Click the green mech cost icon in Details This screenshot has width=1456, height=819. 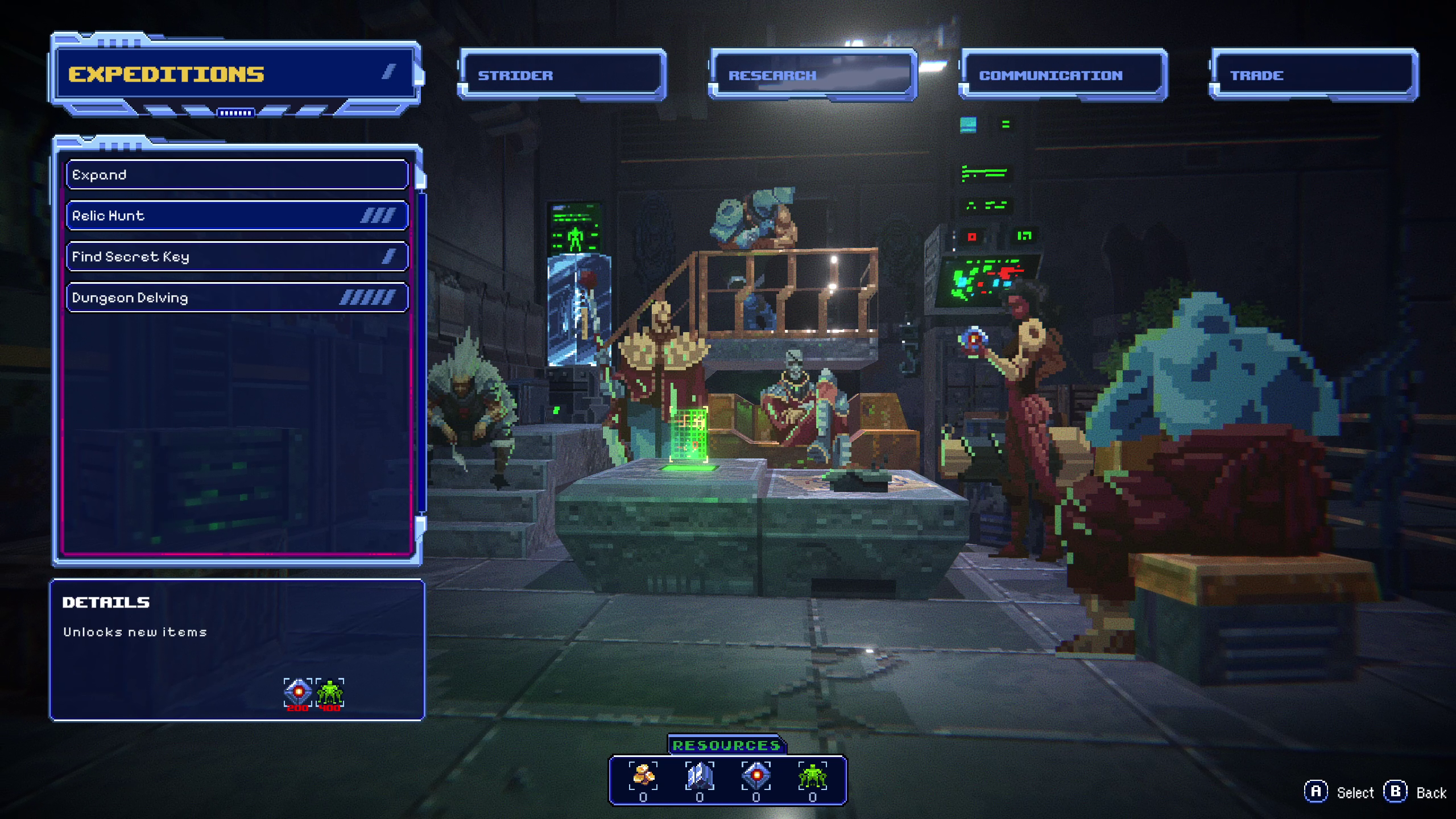click(330, 692)
